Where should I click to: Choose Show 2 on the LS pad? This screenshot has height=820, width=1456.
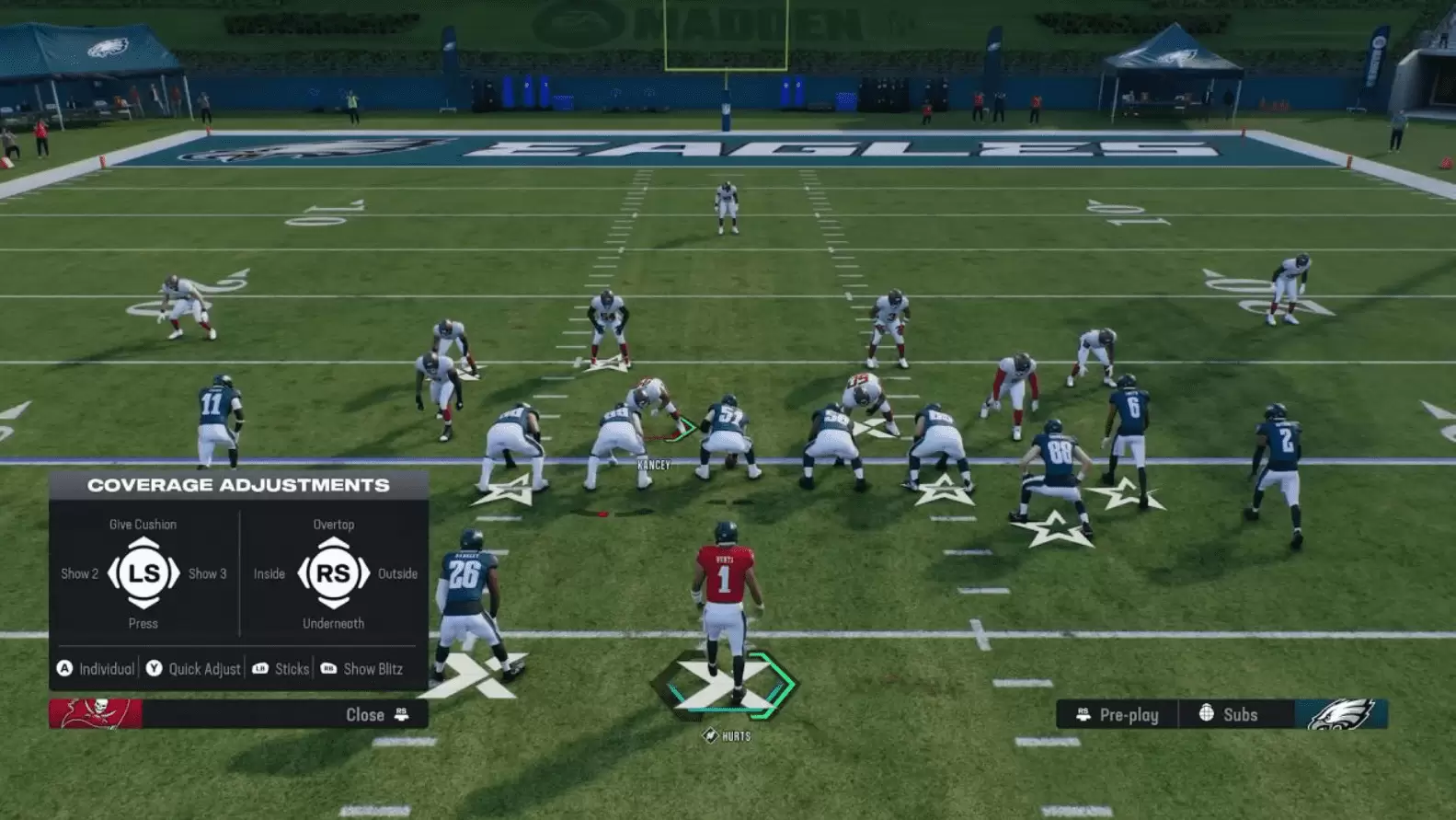(79, 573)
